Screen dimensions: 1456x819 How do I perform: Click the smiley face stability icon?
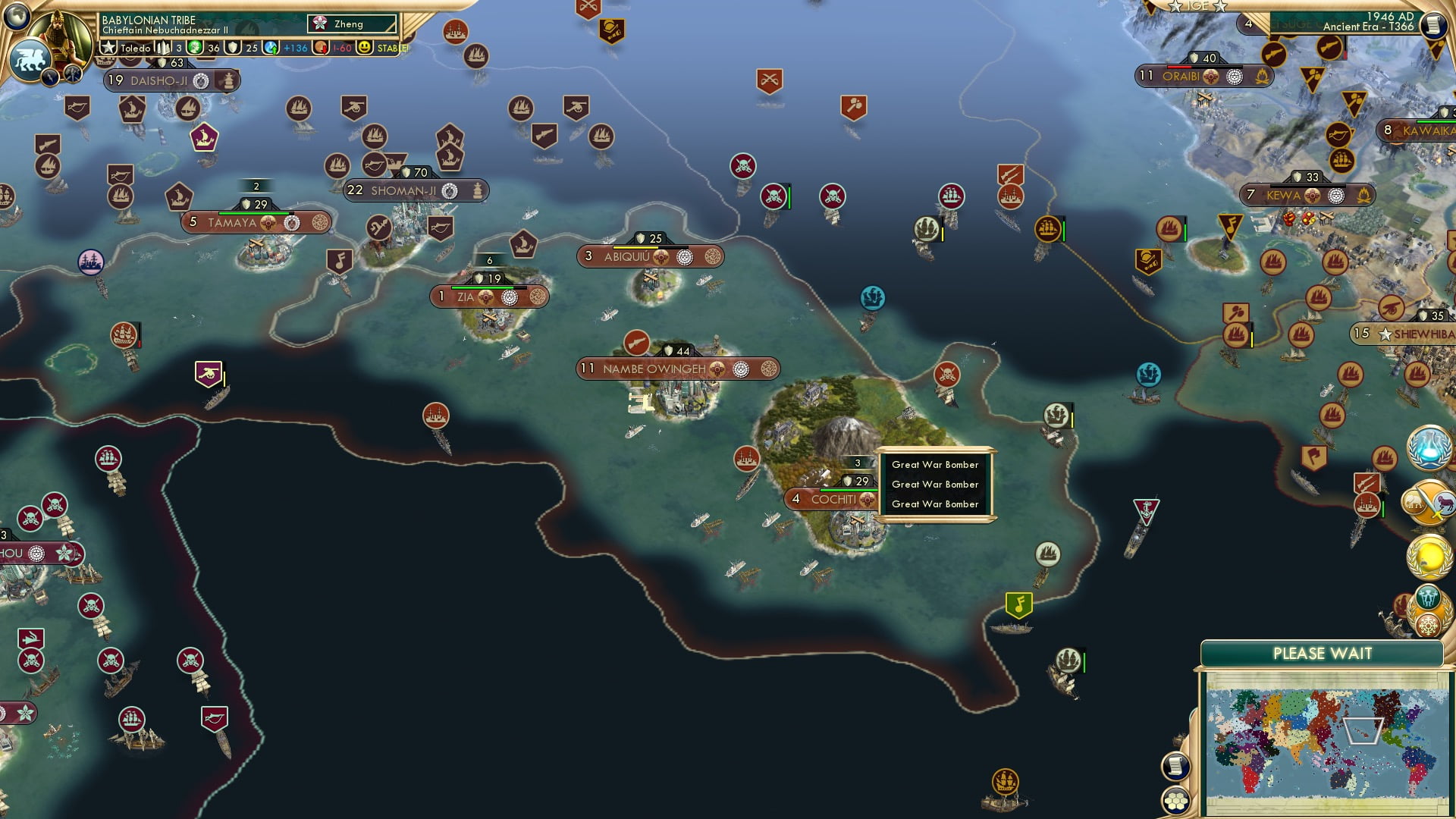[x=365, y=48]
